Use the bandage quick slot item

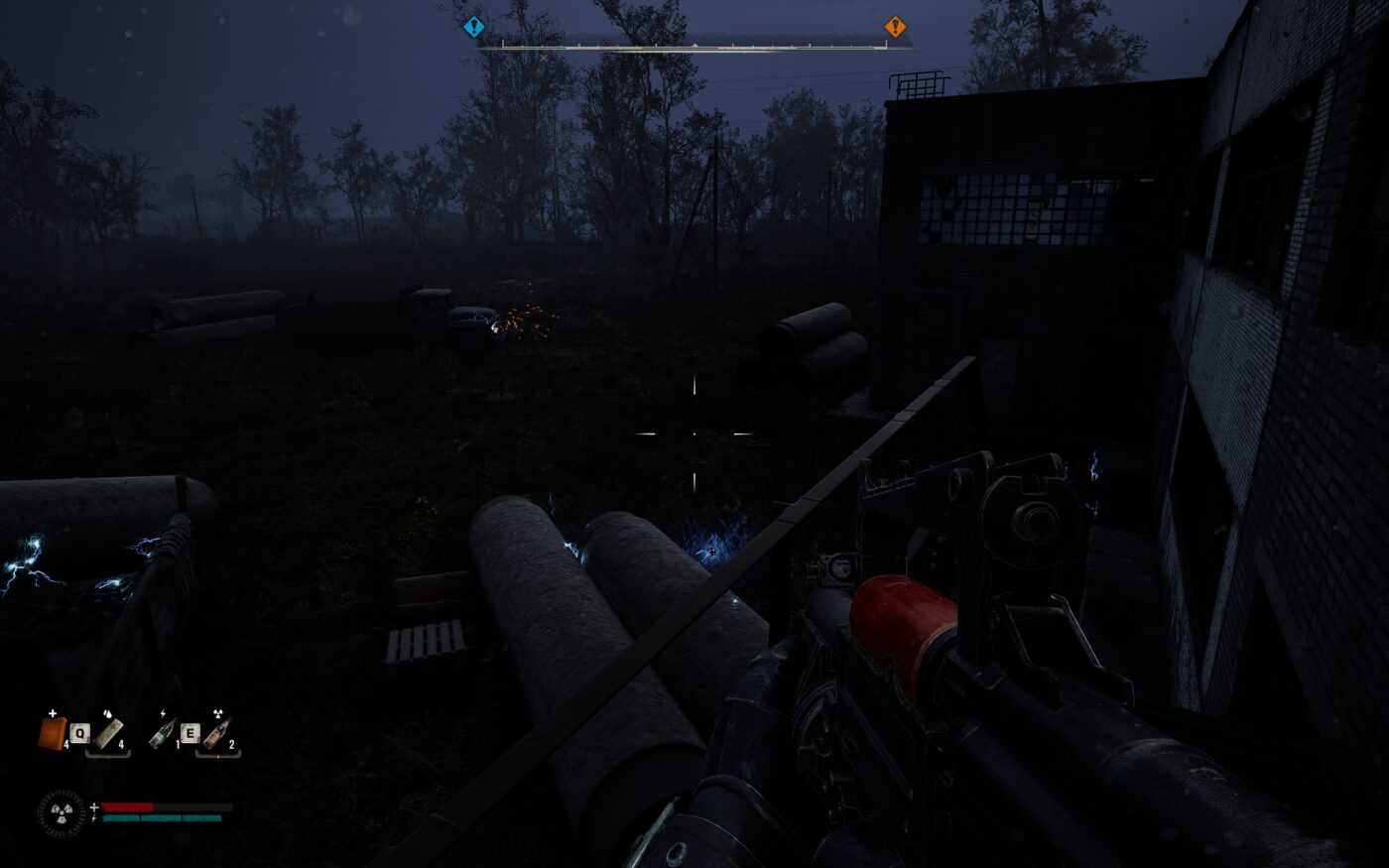click(x=109, y=733)
